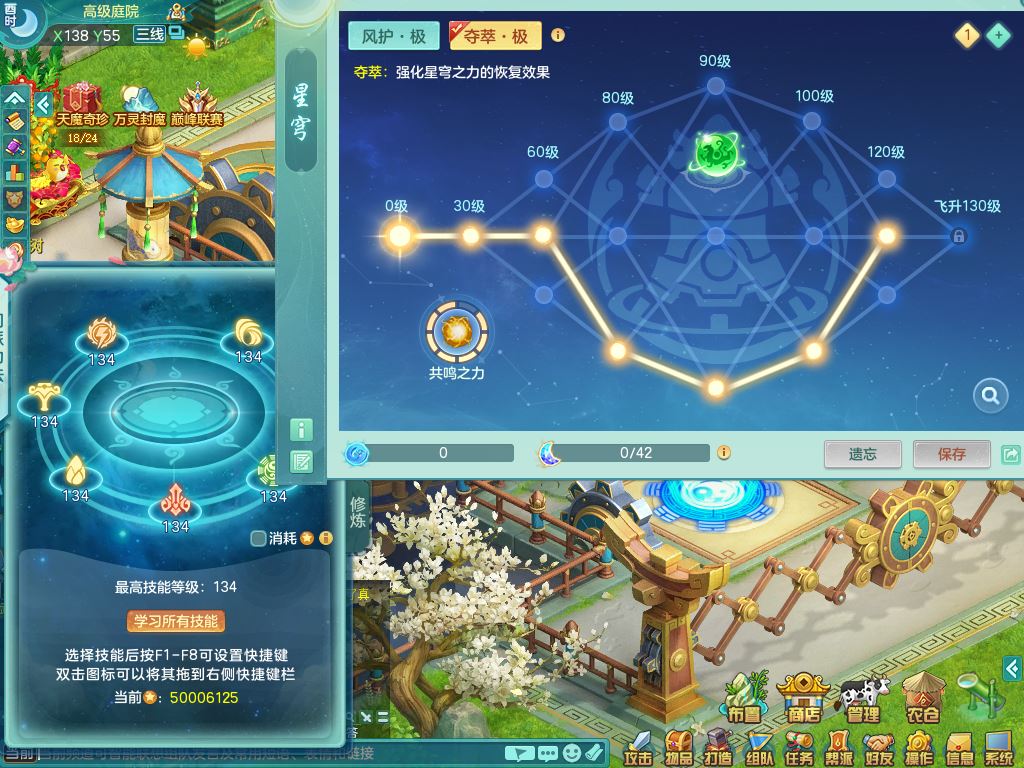This screenshot has width=1024, height=768.
Task: Switch to the 风护·极 tab
Action: point(394,36)
